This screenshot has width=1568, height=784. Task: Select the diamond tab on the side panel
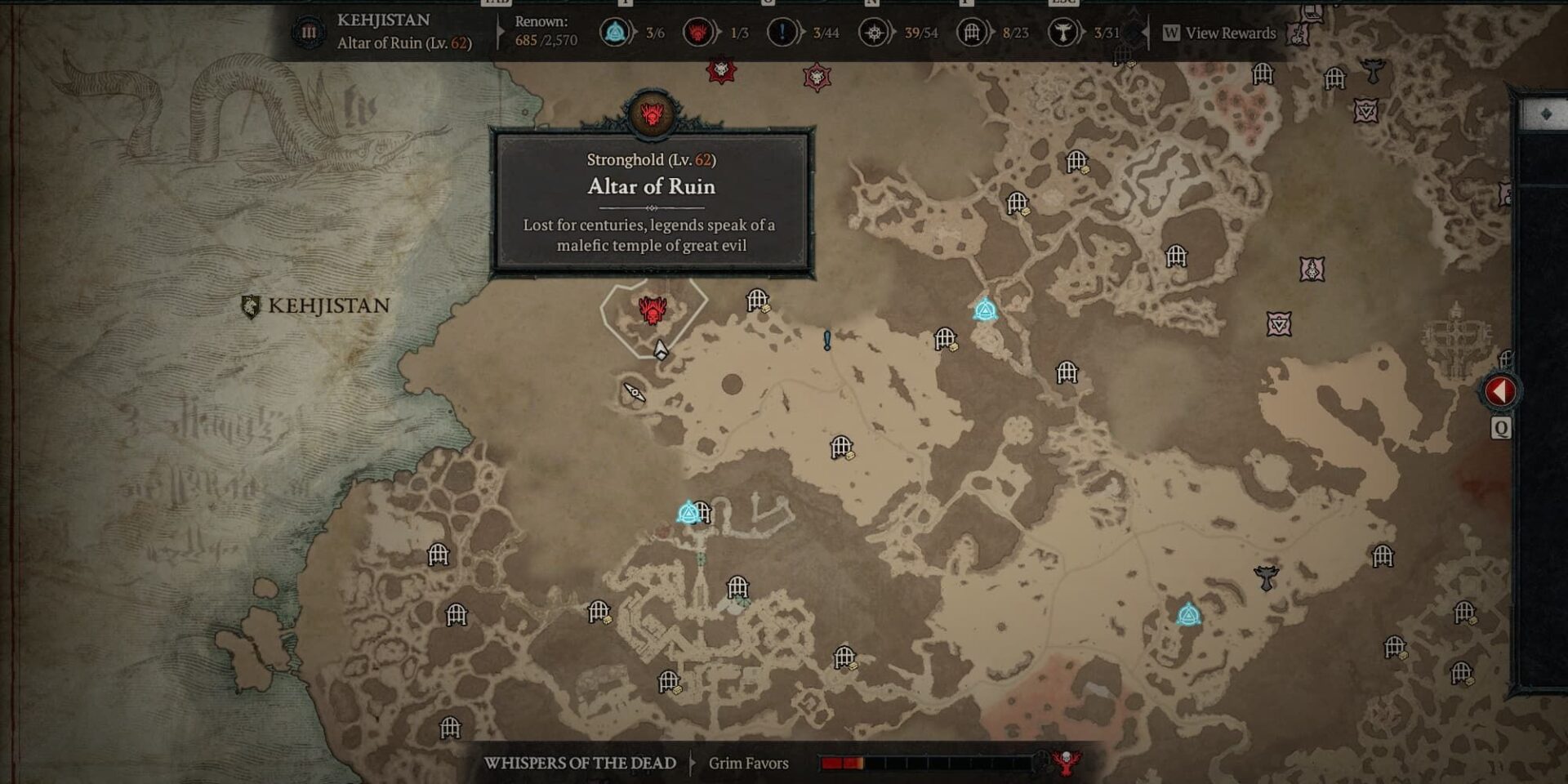1545,115
